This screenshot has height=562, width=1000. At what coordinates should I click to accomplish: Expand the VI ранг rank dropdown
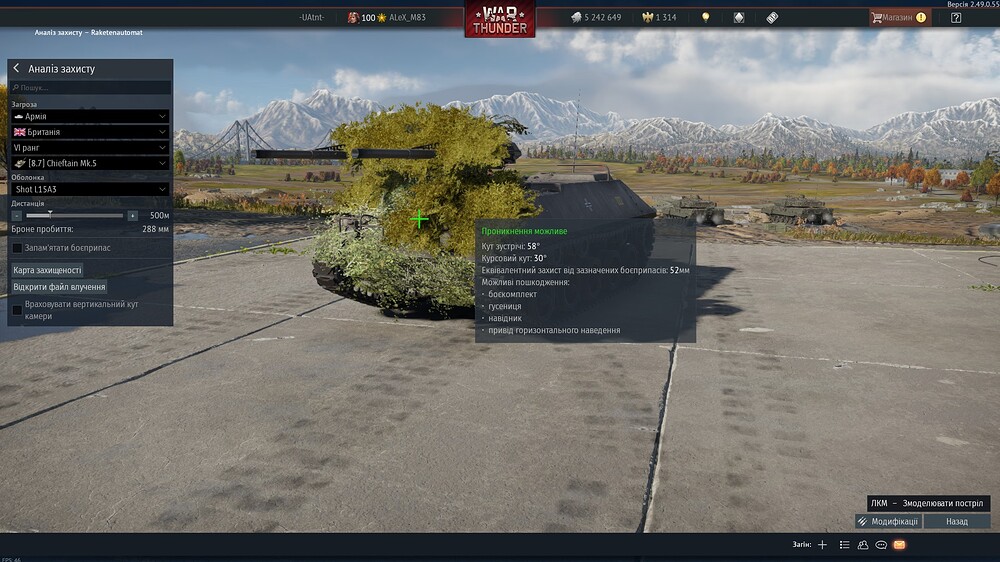point(89,147)
